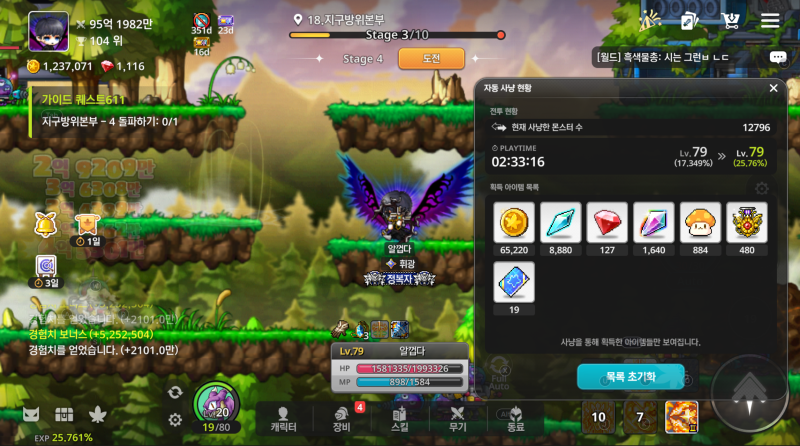
Task: Select the orange mushroom loot item
Action: (x=700, y=223)
